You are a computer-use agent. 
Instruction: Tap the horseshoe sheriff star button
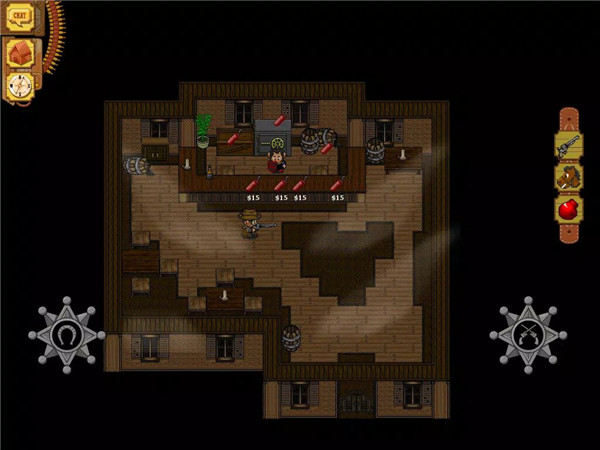(x=67, y=335)
